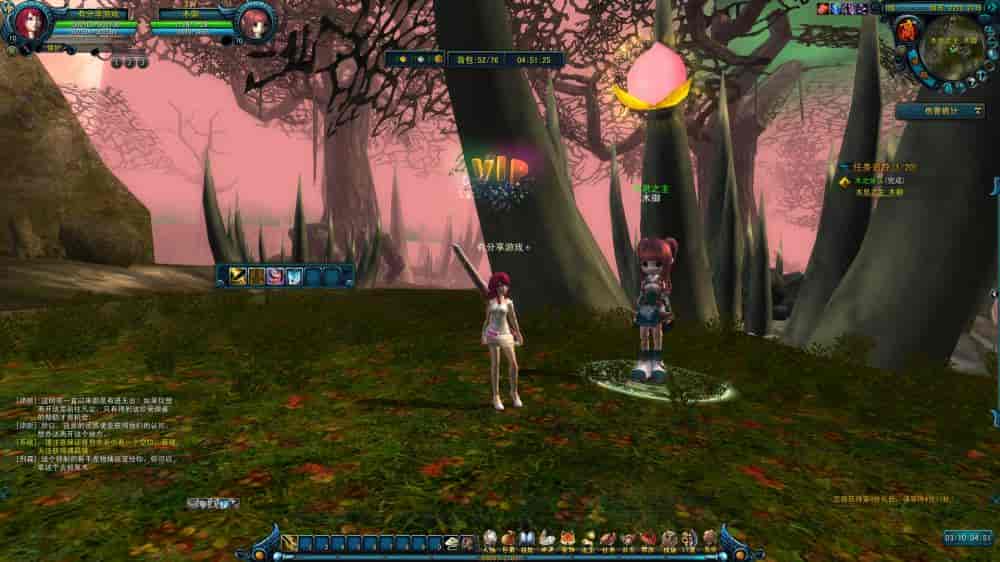Click the last icon in the bottom menu
This screenshot has height=562, width=1000.
709,538
